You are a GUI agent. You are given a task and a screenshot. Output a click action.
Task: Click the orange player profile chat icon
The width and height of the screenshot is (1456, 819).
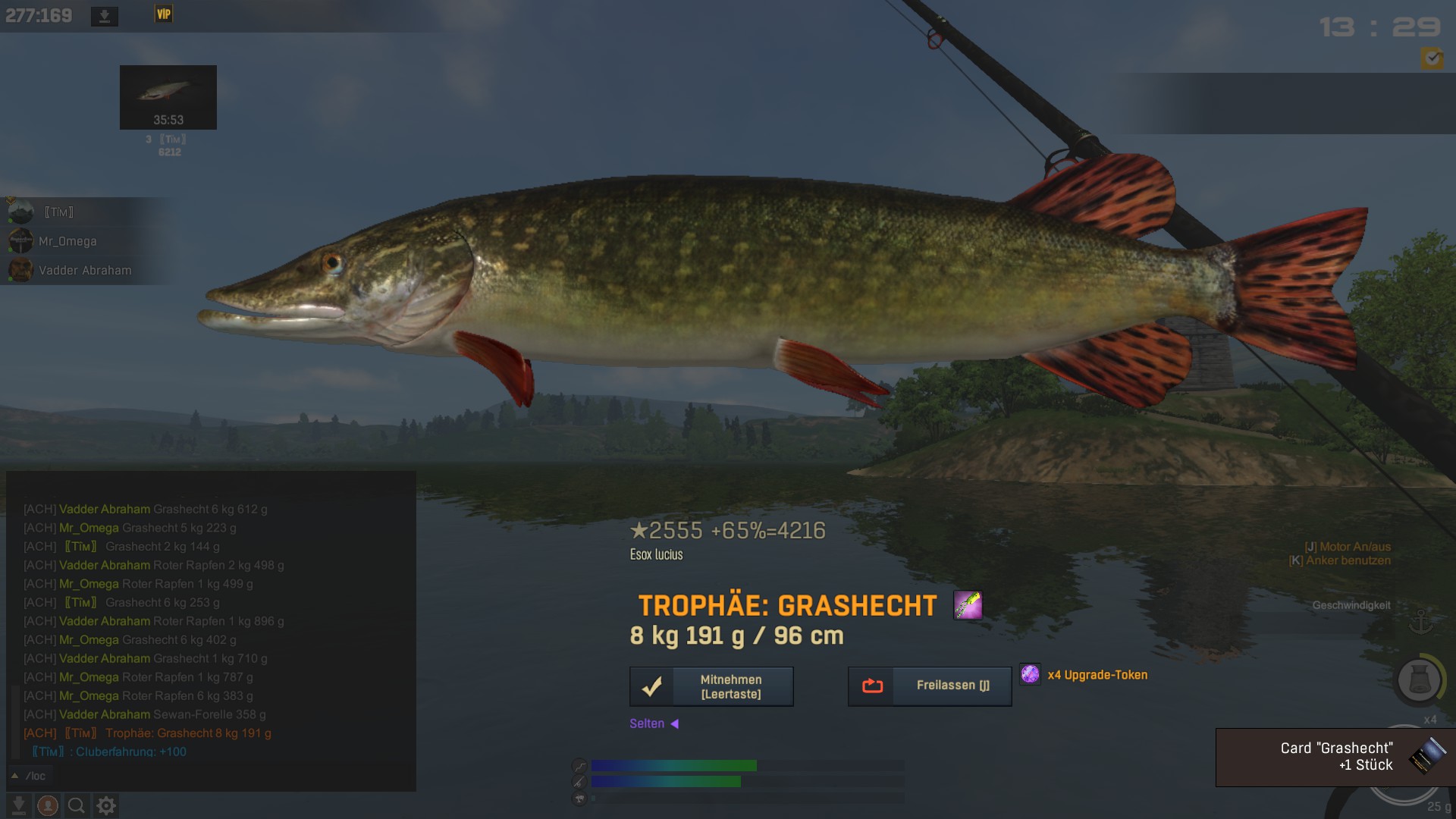[48, 805]
